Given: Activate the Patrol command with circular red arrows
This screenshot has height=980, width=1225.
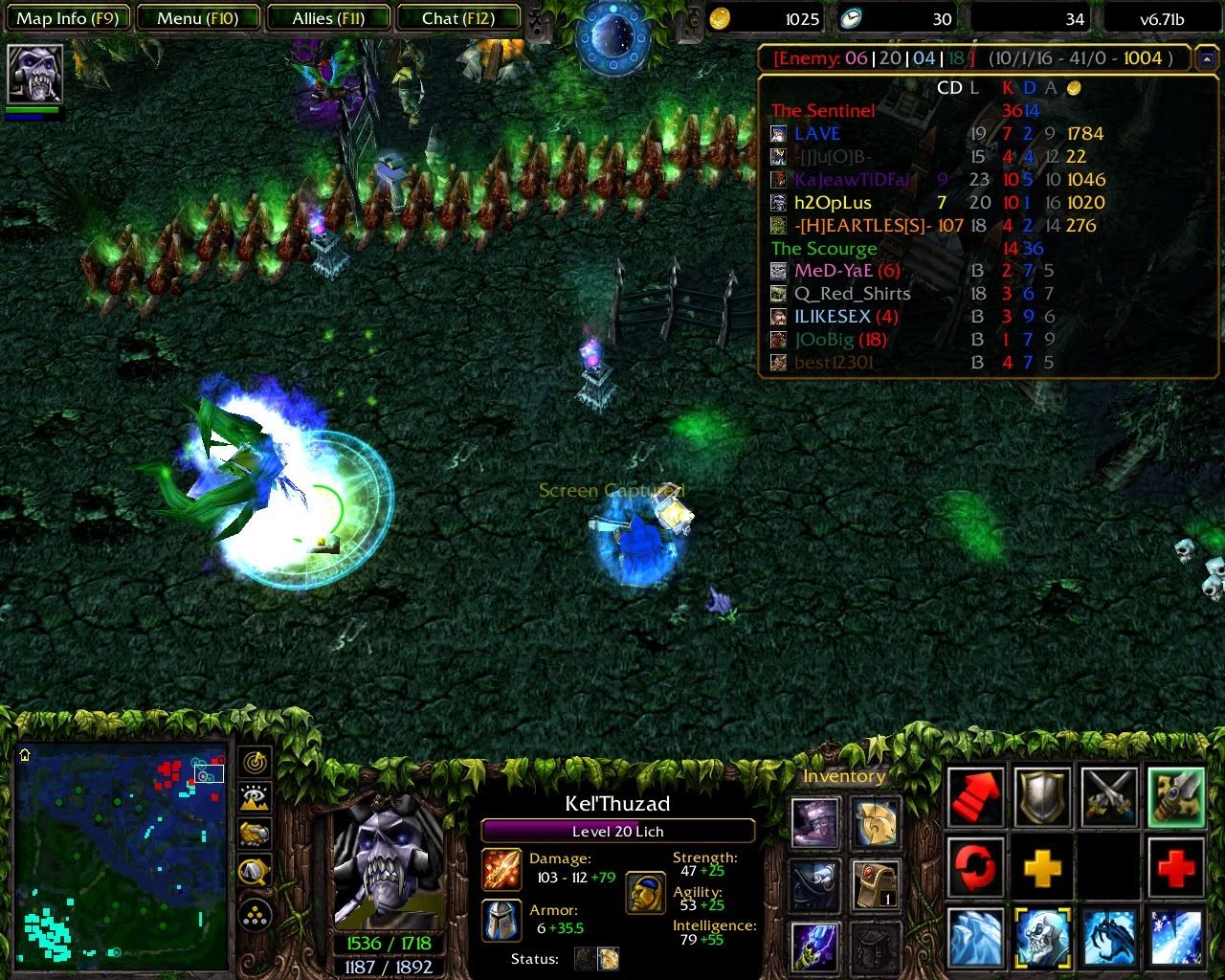Looking at the screenshot, I should [x=975, y=868].
